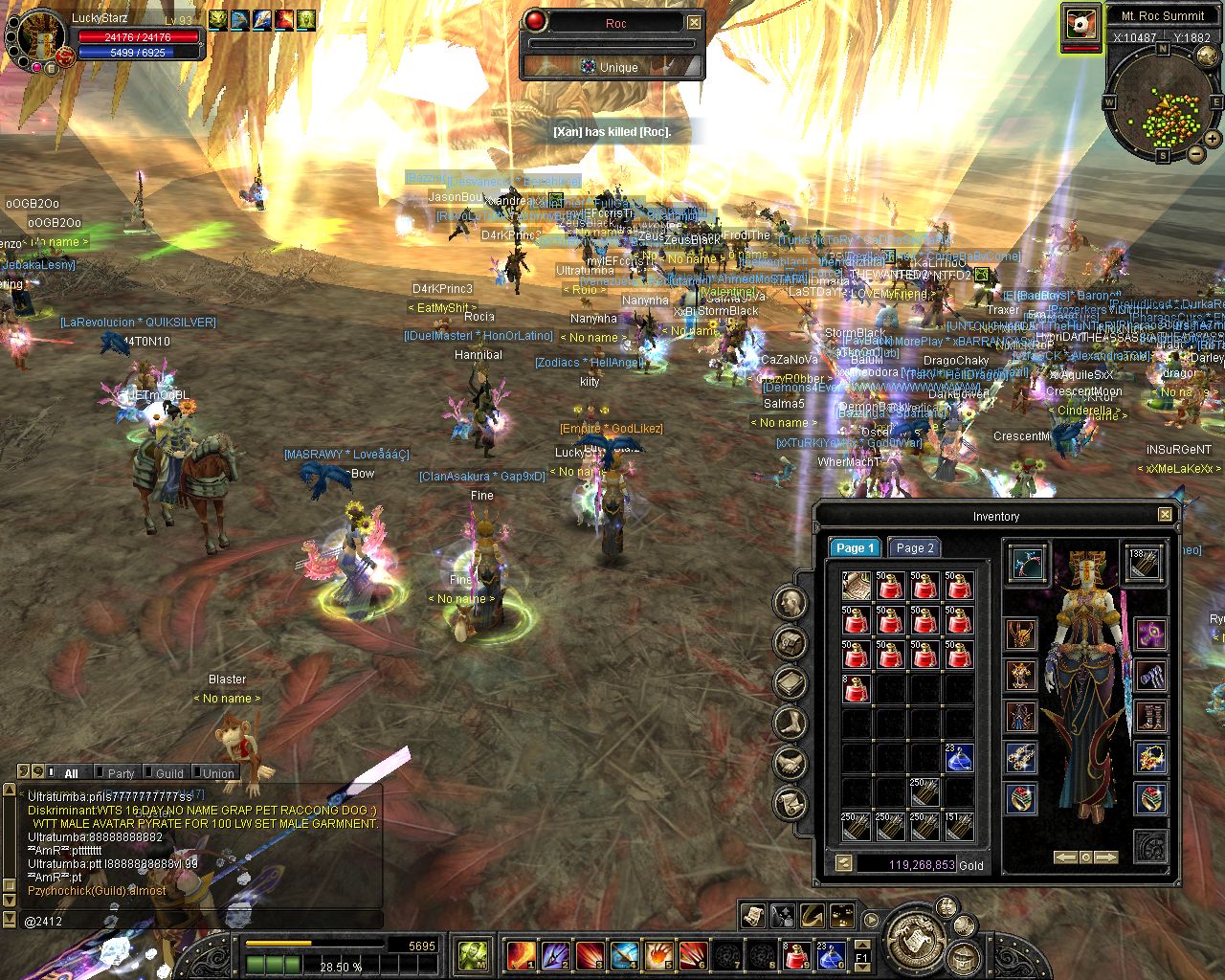Select the equipped arrow quiver slot

point(1145,563)
